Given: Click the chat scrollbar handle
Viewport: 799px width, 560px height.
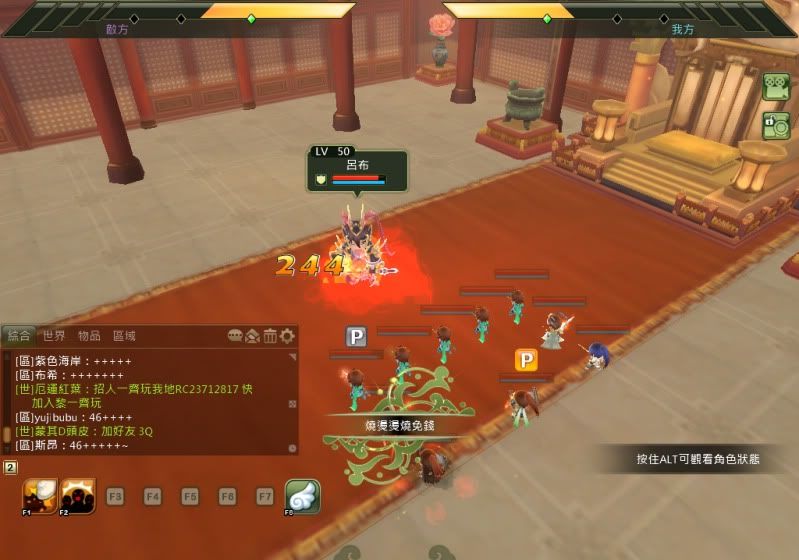Looking at the screenshot, I should click(x=7, y=434).
